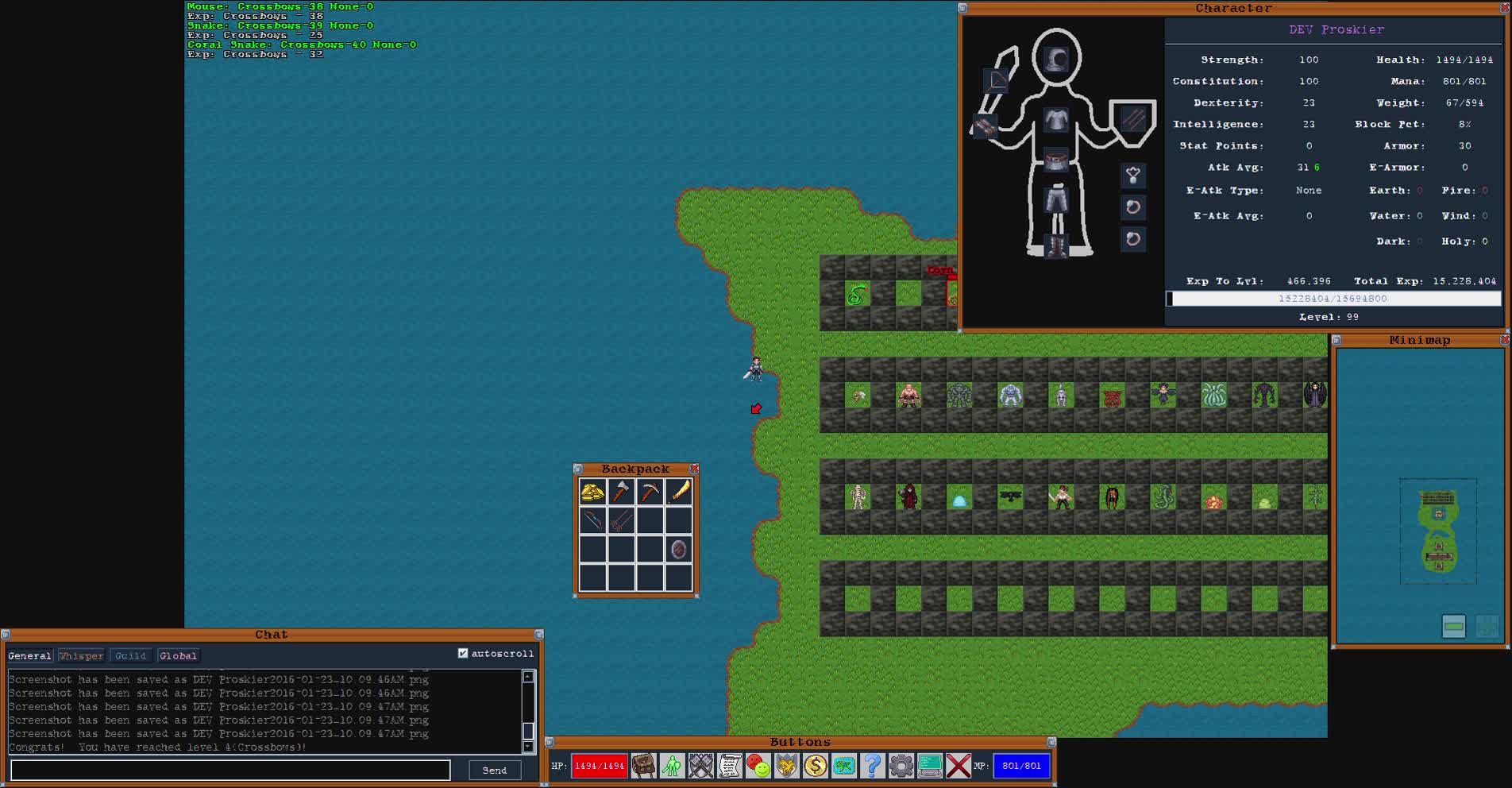Toggle the autoscroll checkbox

[x=463, y=654]
